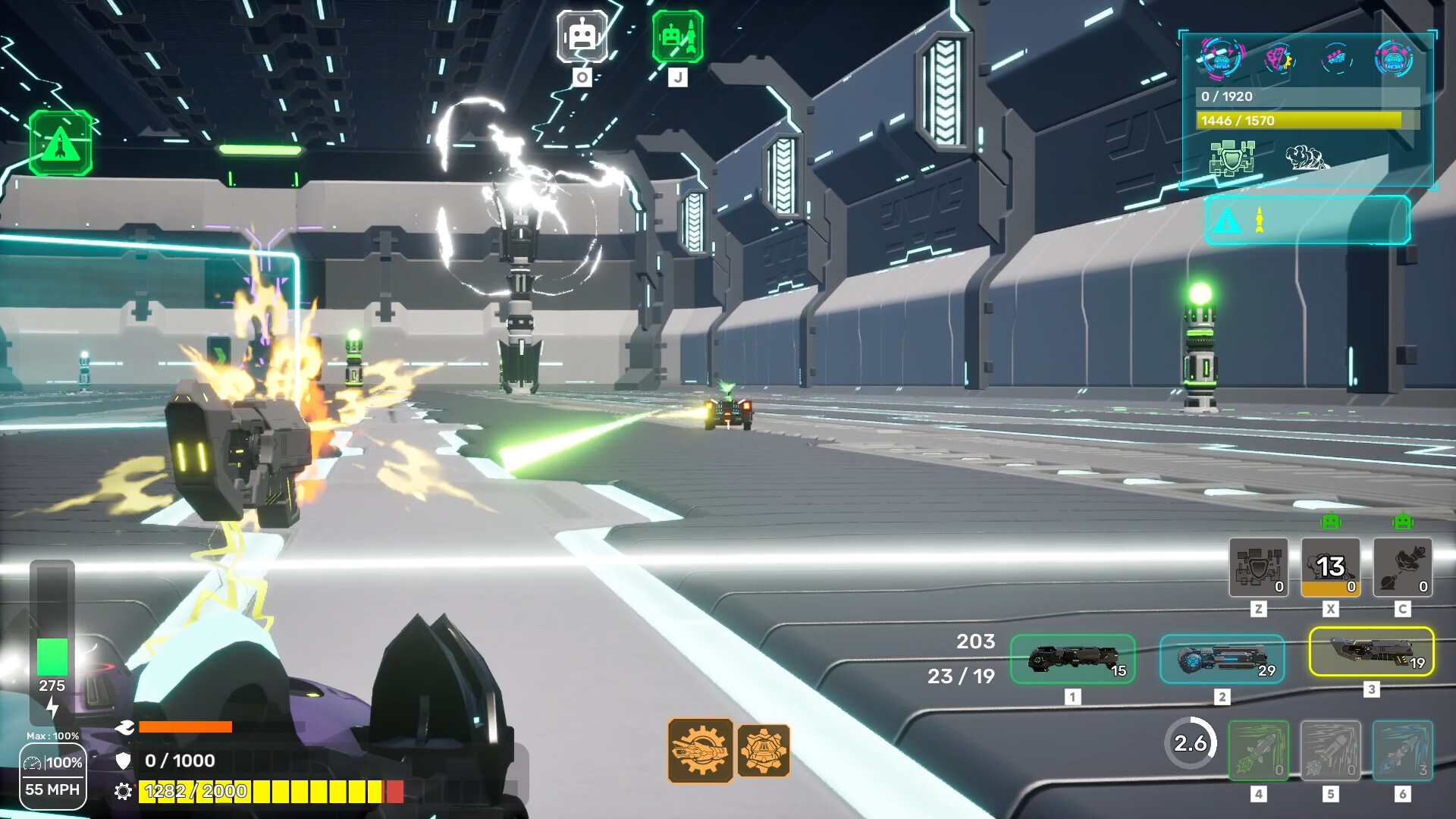The width and height of the screenshot is (1456, 819).
Task: Open the cyan missile alert panel
Action: click(x=1307, y=220)
